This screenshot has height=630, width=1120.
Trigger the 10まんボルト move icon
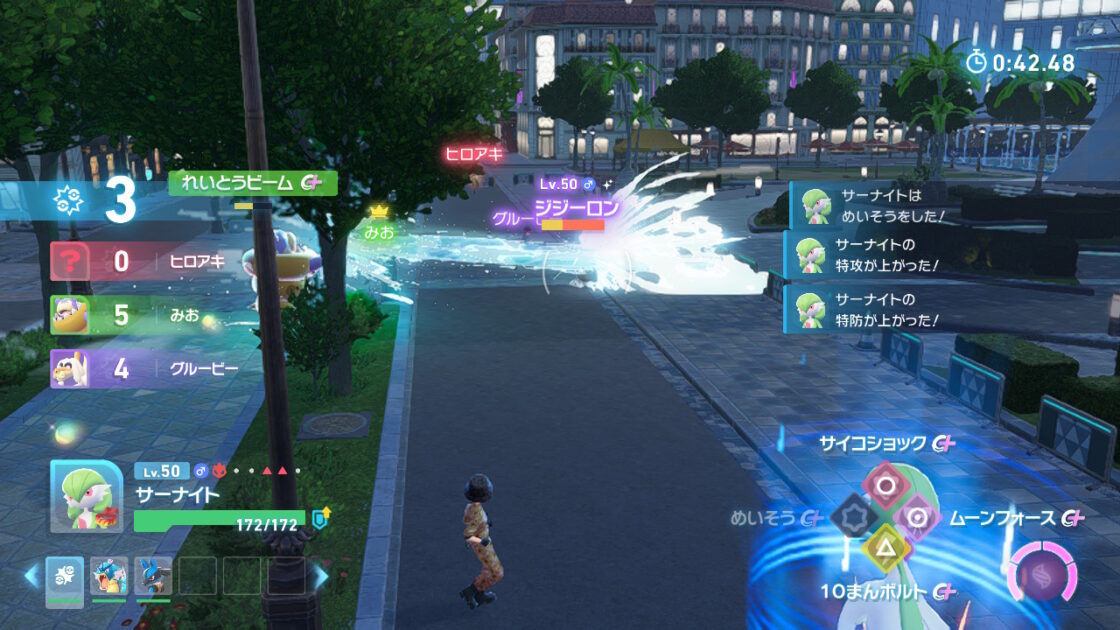pos(885,548)
